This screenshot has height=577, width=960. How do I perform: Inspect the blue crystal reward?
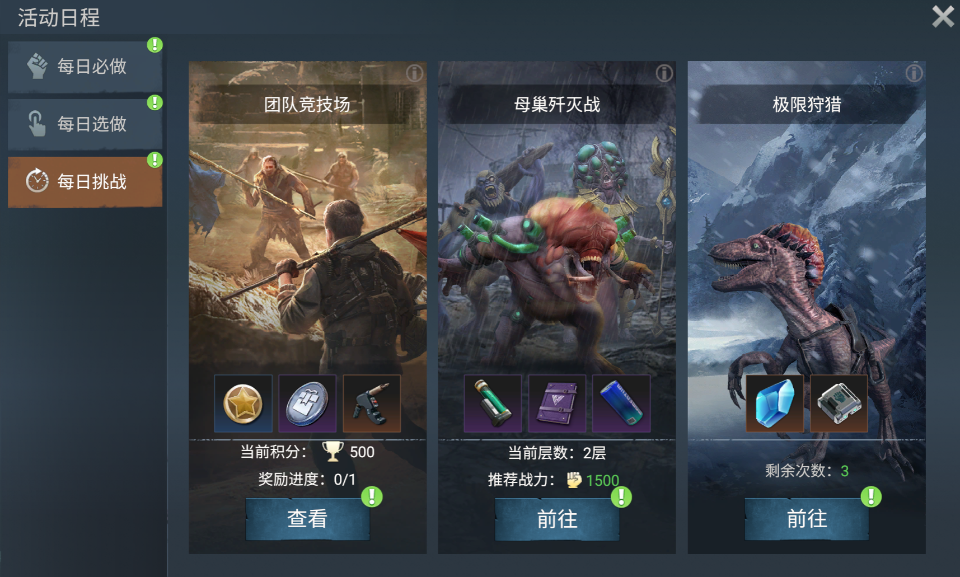[x=774, y=403]
